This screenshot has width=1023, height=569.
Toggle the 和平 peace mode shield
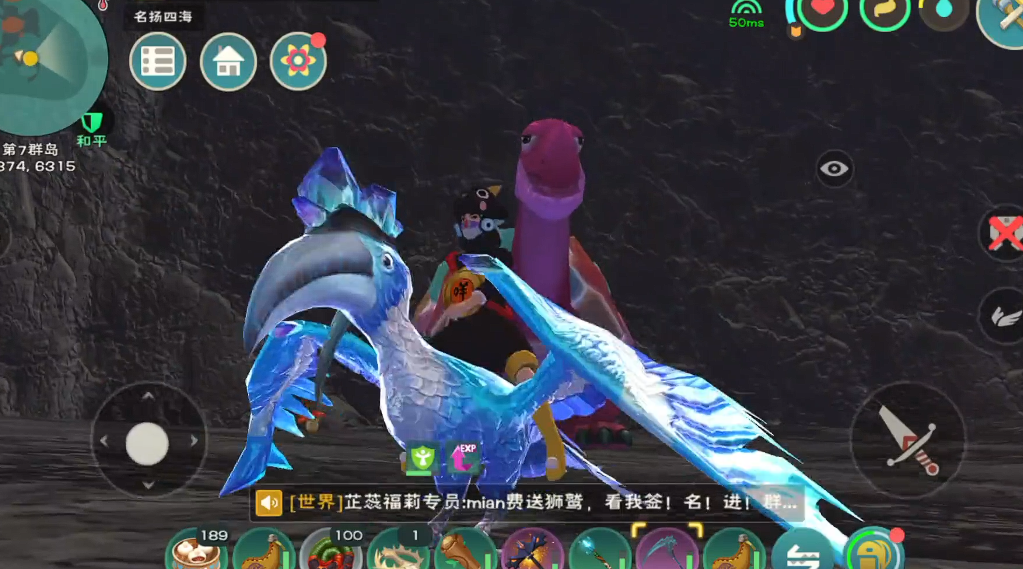coord(92,124)
